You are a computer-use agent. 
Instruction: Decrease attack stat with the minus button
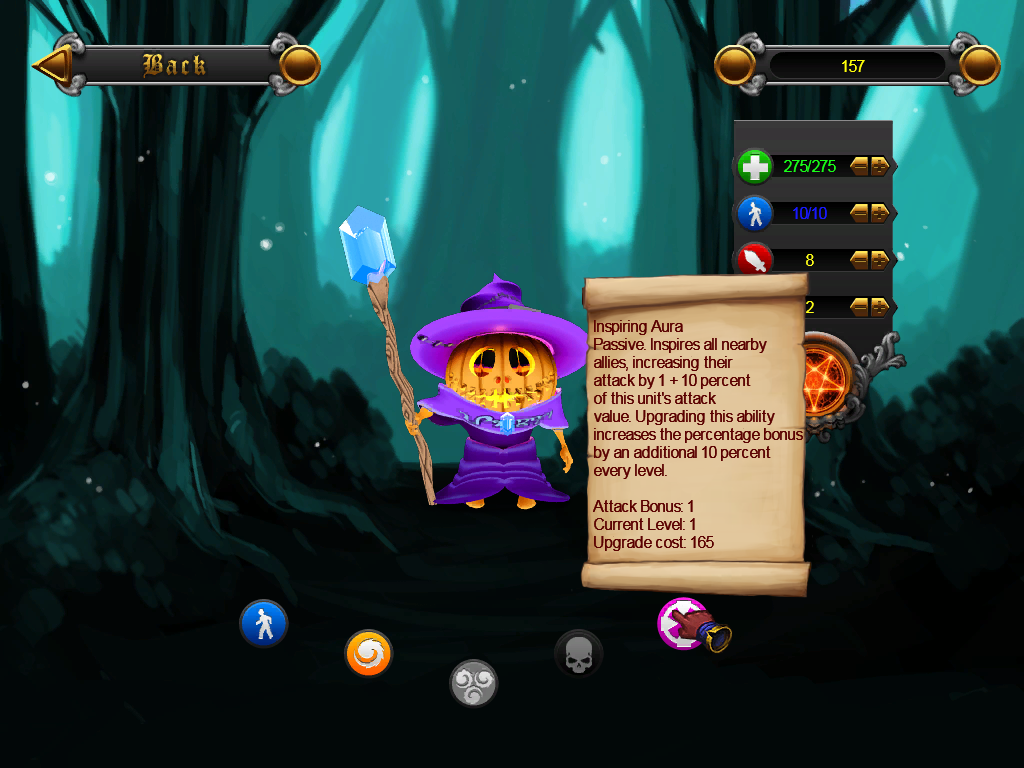coord(860,260)
